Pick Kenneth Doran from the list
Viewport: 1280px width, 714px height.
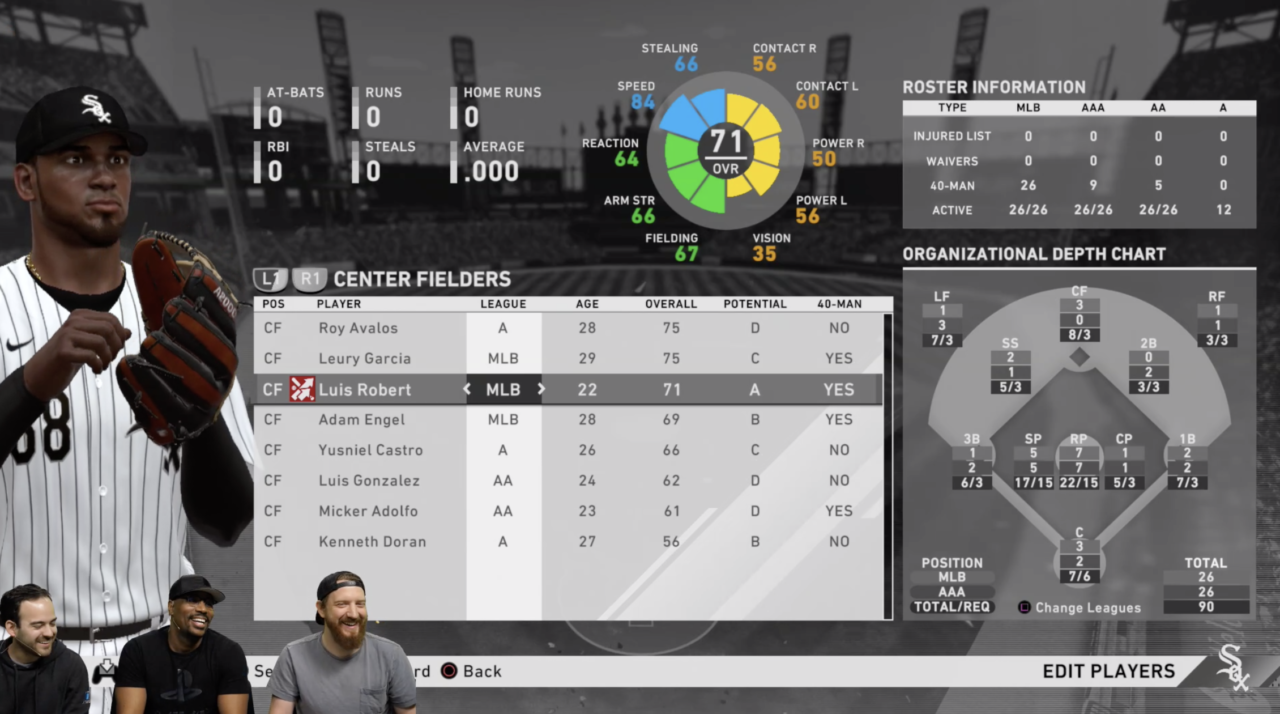point(372,541)
